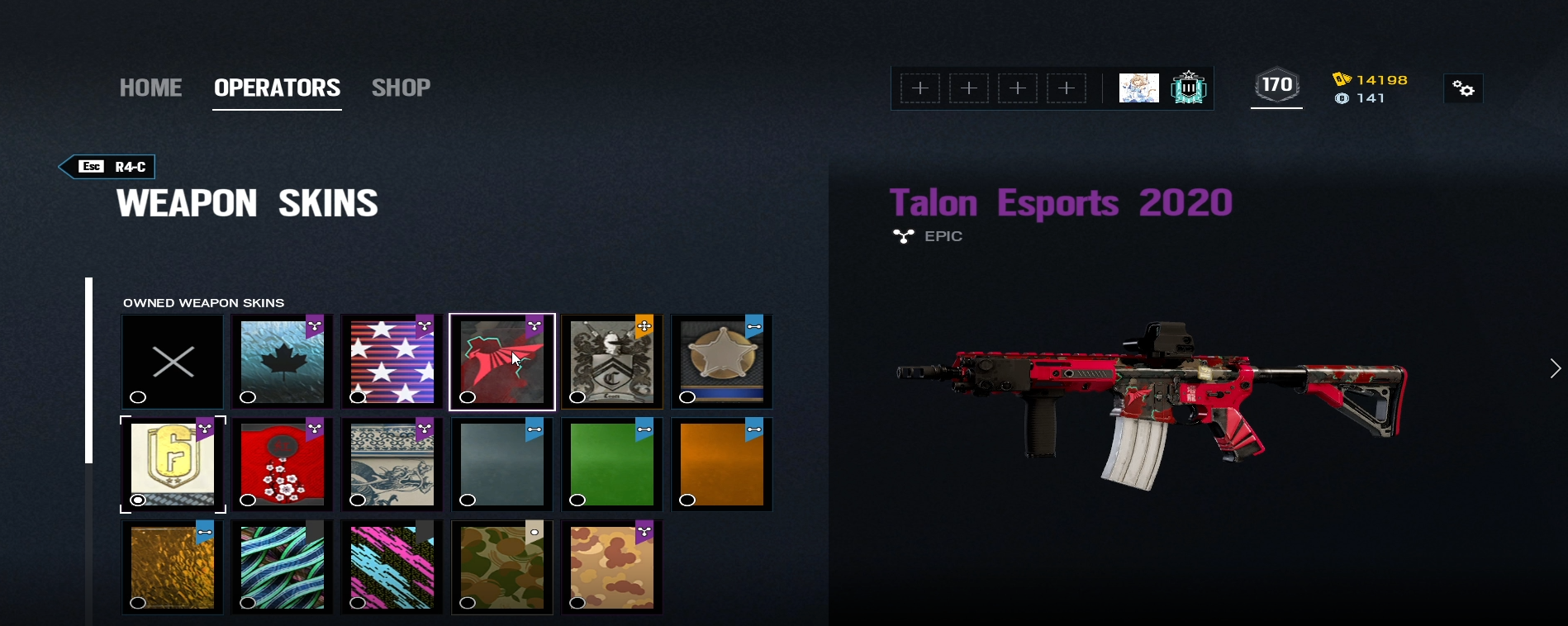Click the Epic rarity icon beside skin name
This screenshot has height=626, width=1568.
click(x=902, y=236)
